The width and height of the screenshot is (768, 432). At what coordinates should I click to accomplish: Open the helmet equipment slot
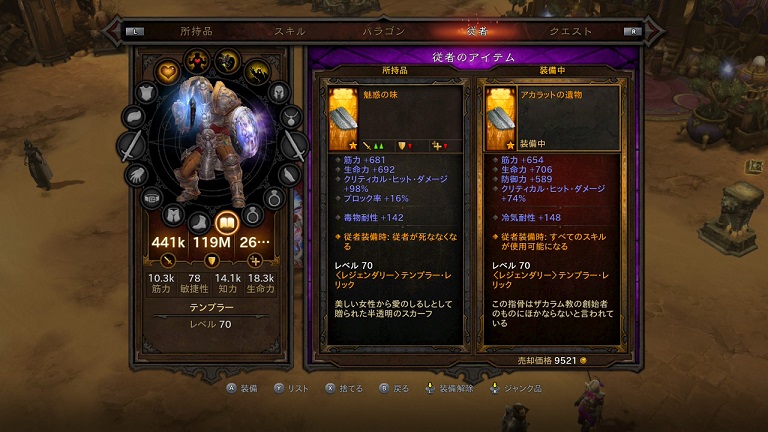pyautogui.click(x=279, y=93)
